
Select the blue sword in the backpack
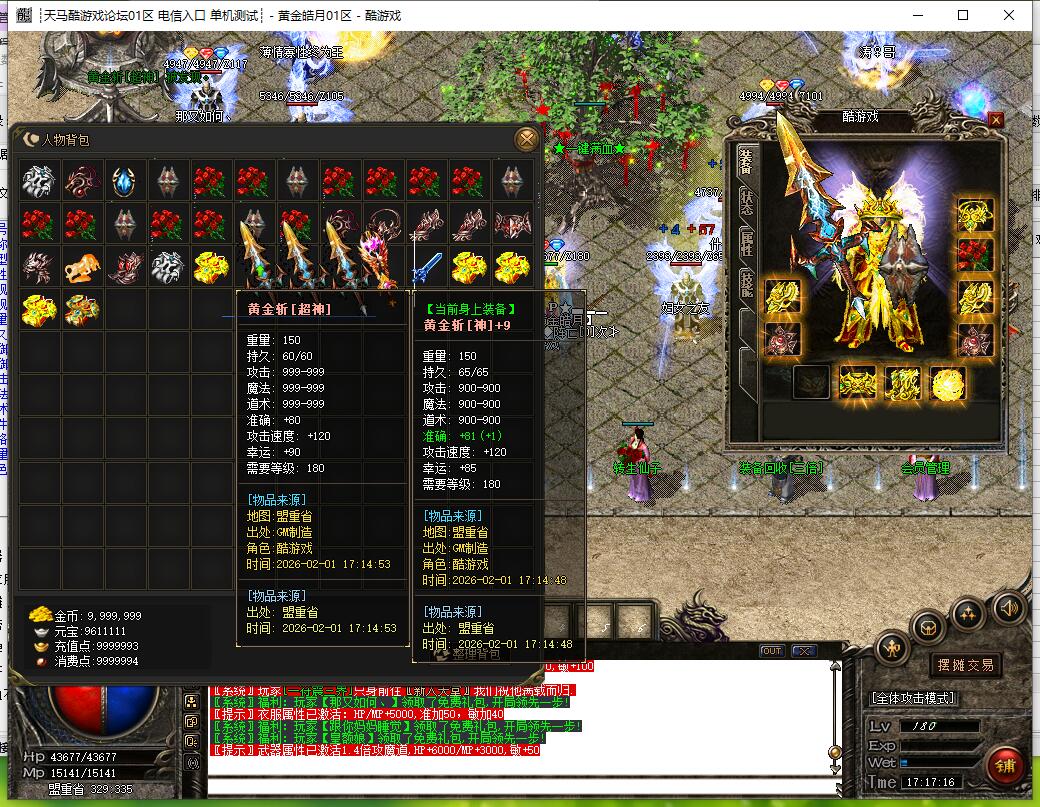point(427,266)
